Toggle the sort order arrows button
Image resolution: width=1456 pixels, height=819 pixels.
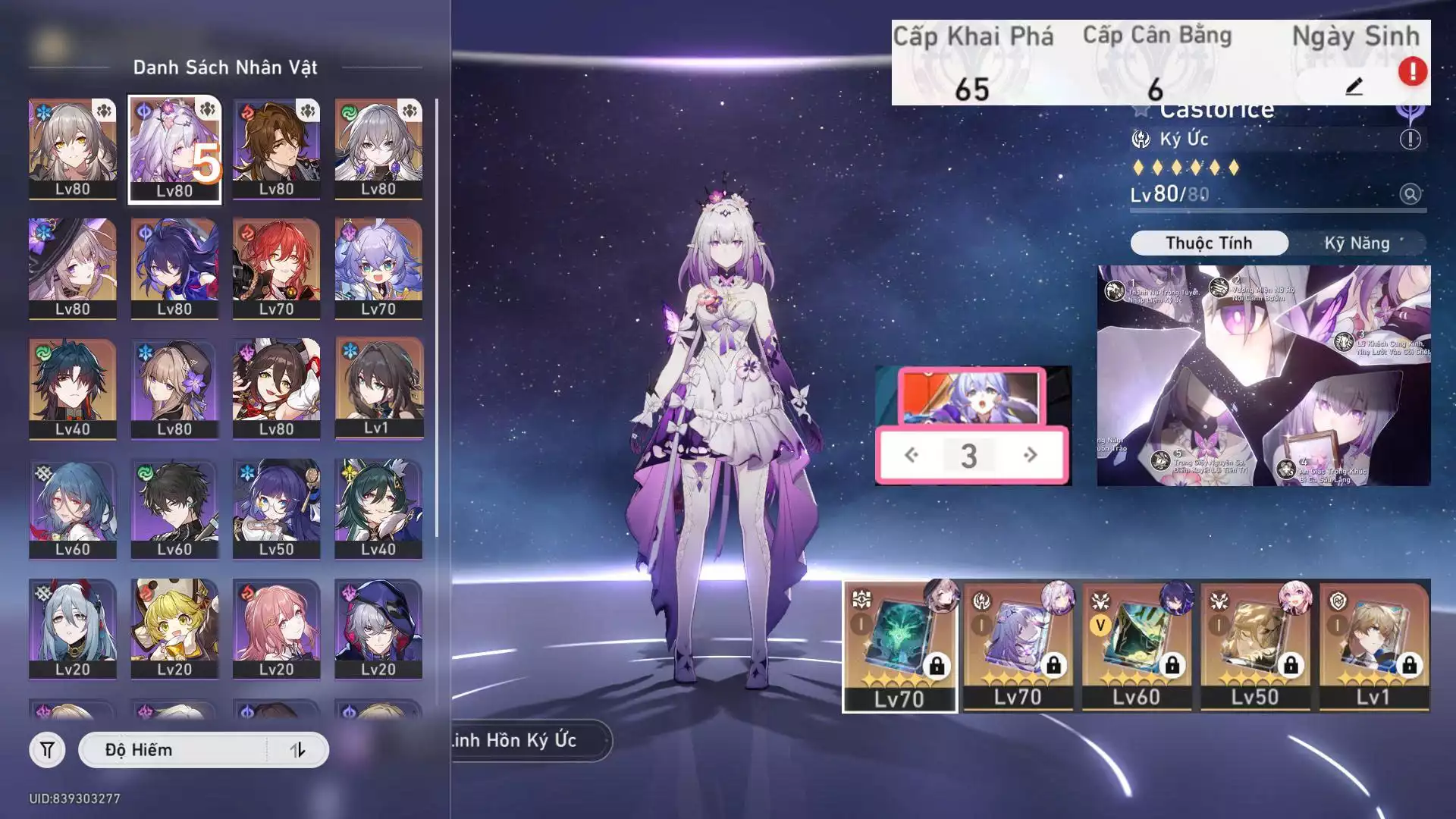click(297, 750)
